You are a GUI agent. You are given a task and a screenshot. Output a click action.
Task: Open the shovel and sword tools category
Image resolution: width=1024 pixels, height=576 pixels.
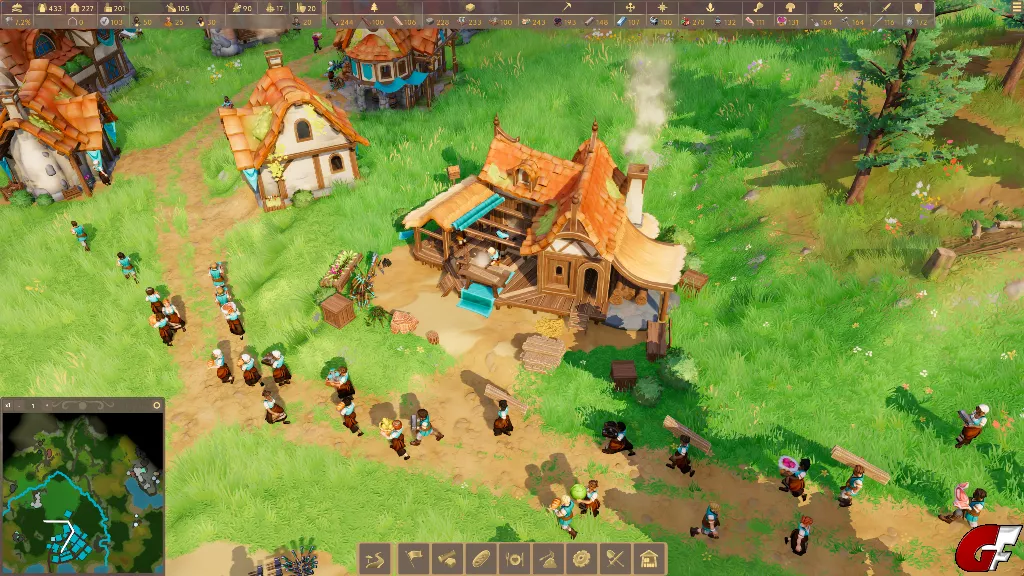(615, 558)
